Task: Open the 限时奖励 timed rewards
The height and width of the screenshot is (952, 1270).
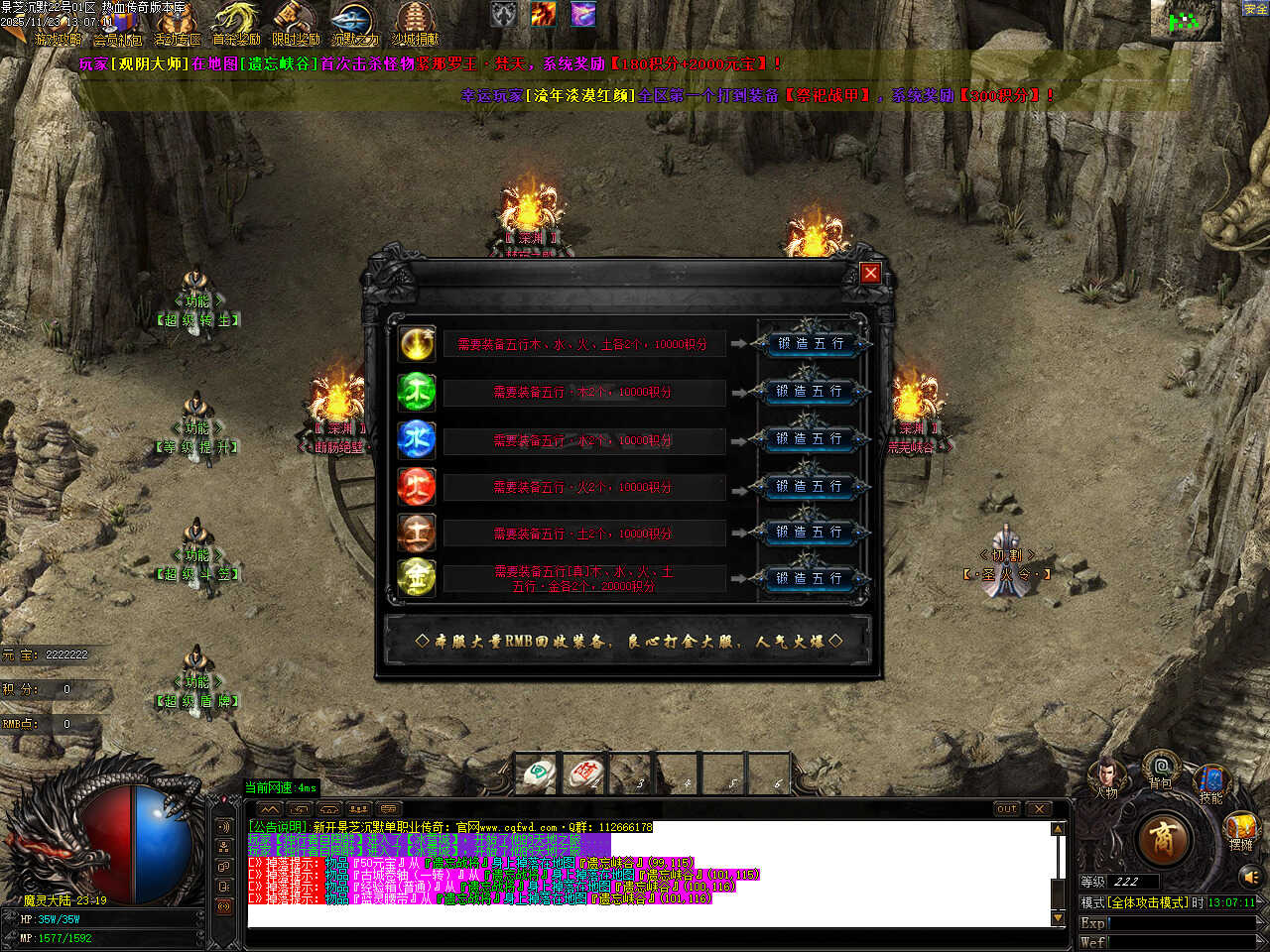Action: point(296,26)
